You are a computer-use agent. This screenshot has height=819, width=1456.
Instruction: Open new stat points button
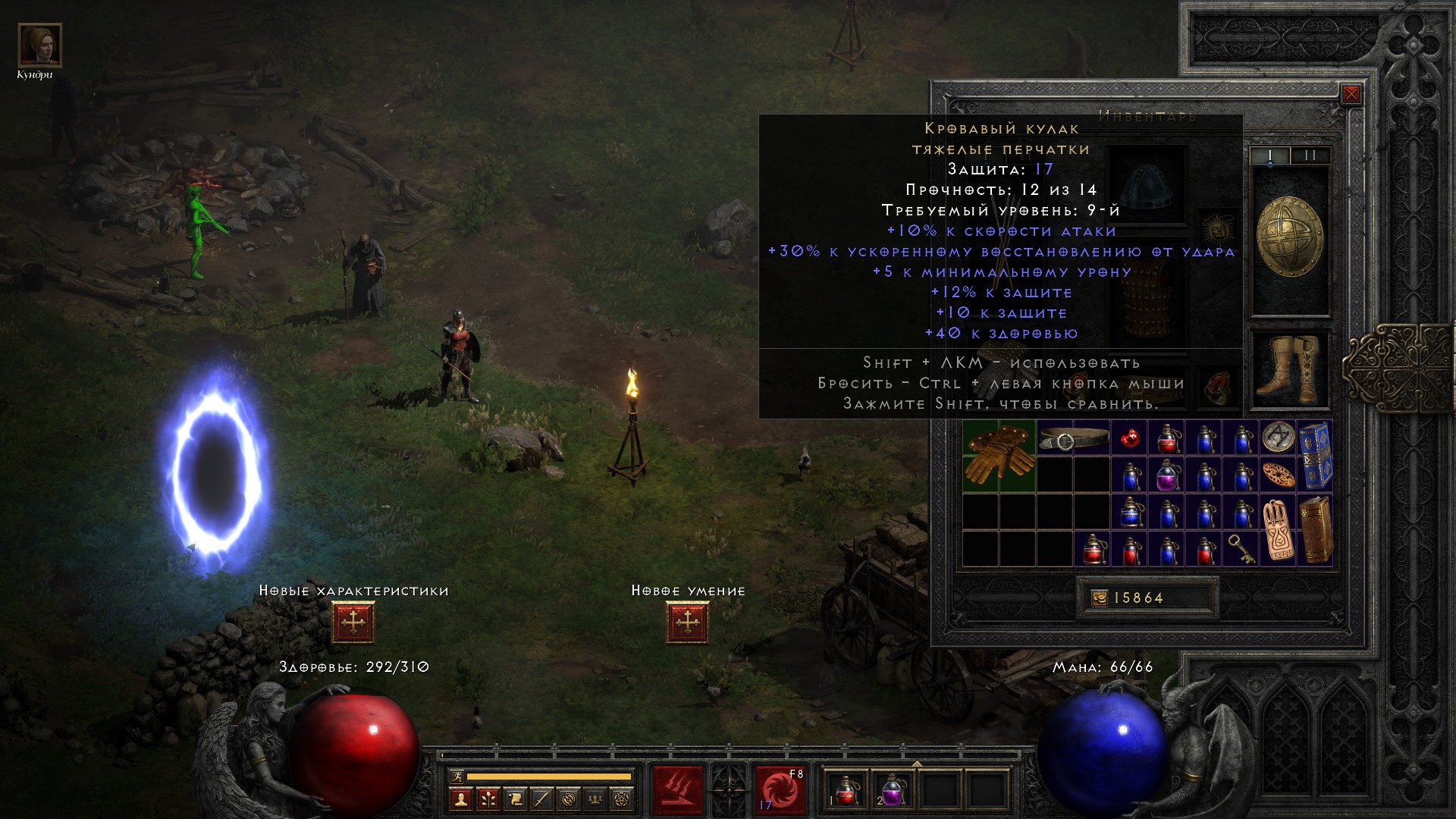(x=353, y=623)
